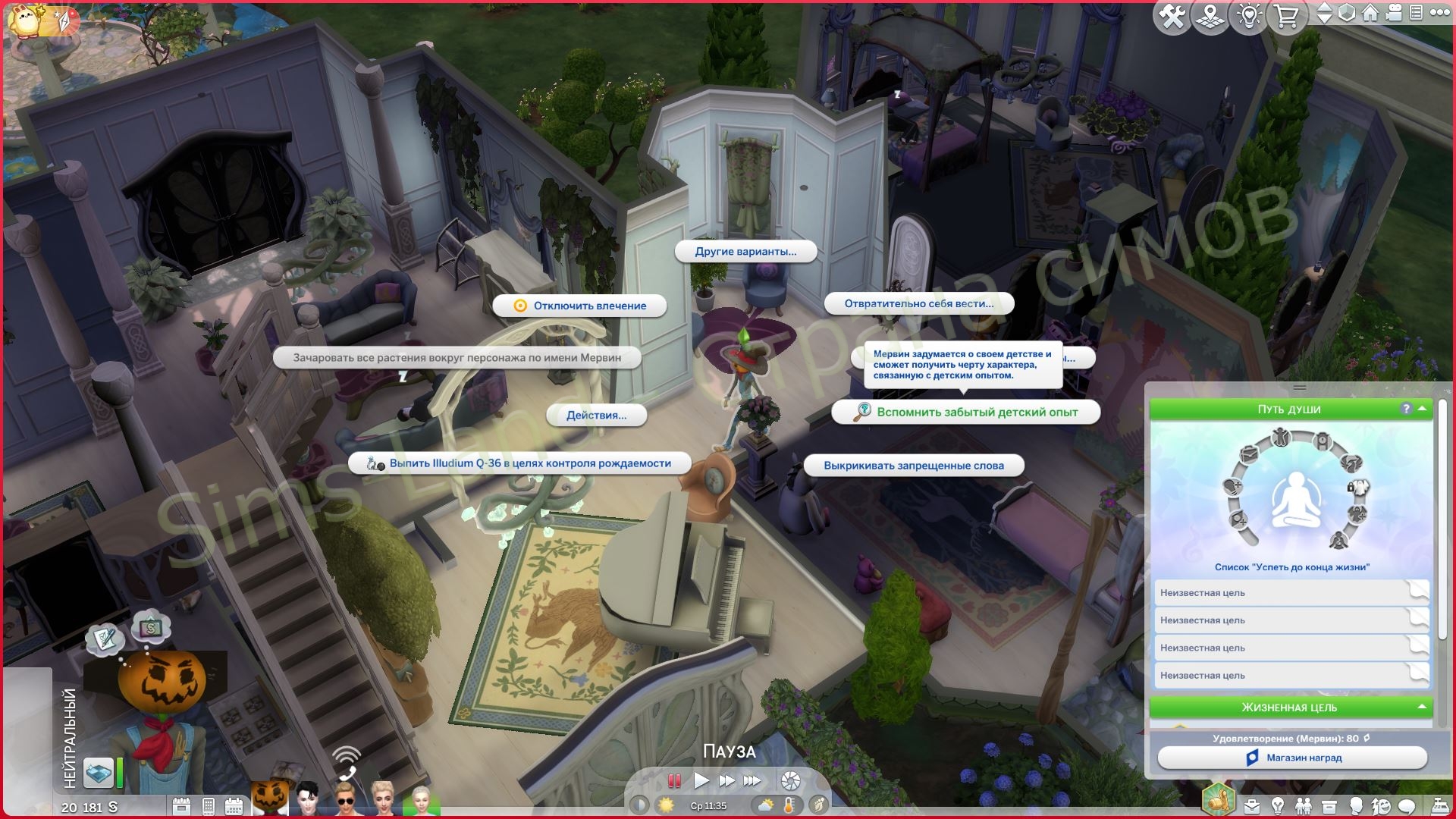1456x819 pixels.
Task: Open the relationships panel with two figures
Action: 1303,805
